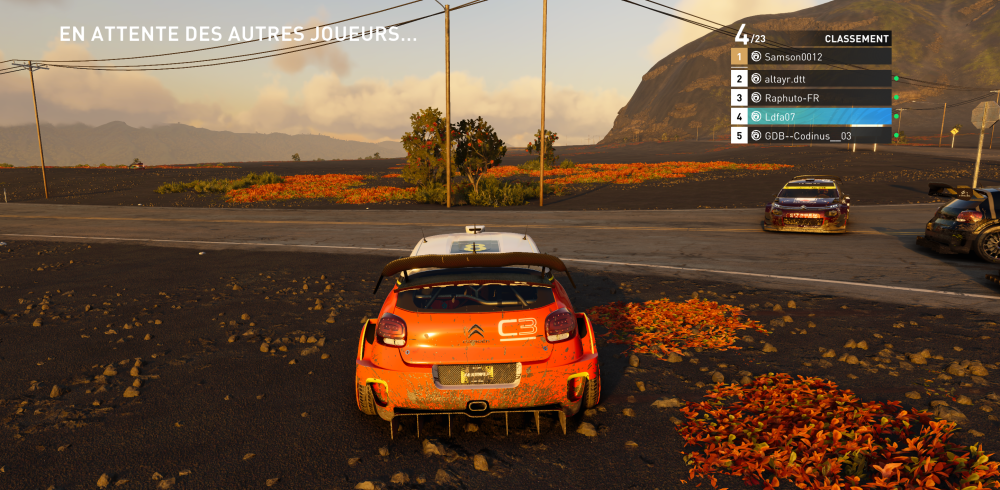This screenshot has width=1000, height=490.
Task: Click the CLASSEMENT leaderboard header
Action: click(x=856, y=39)
